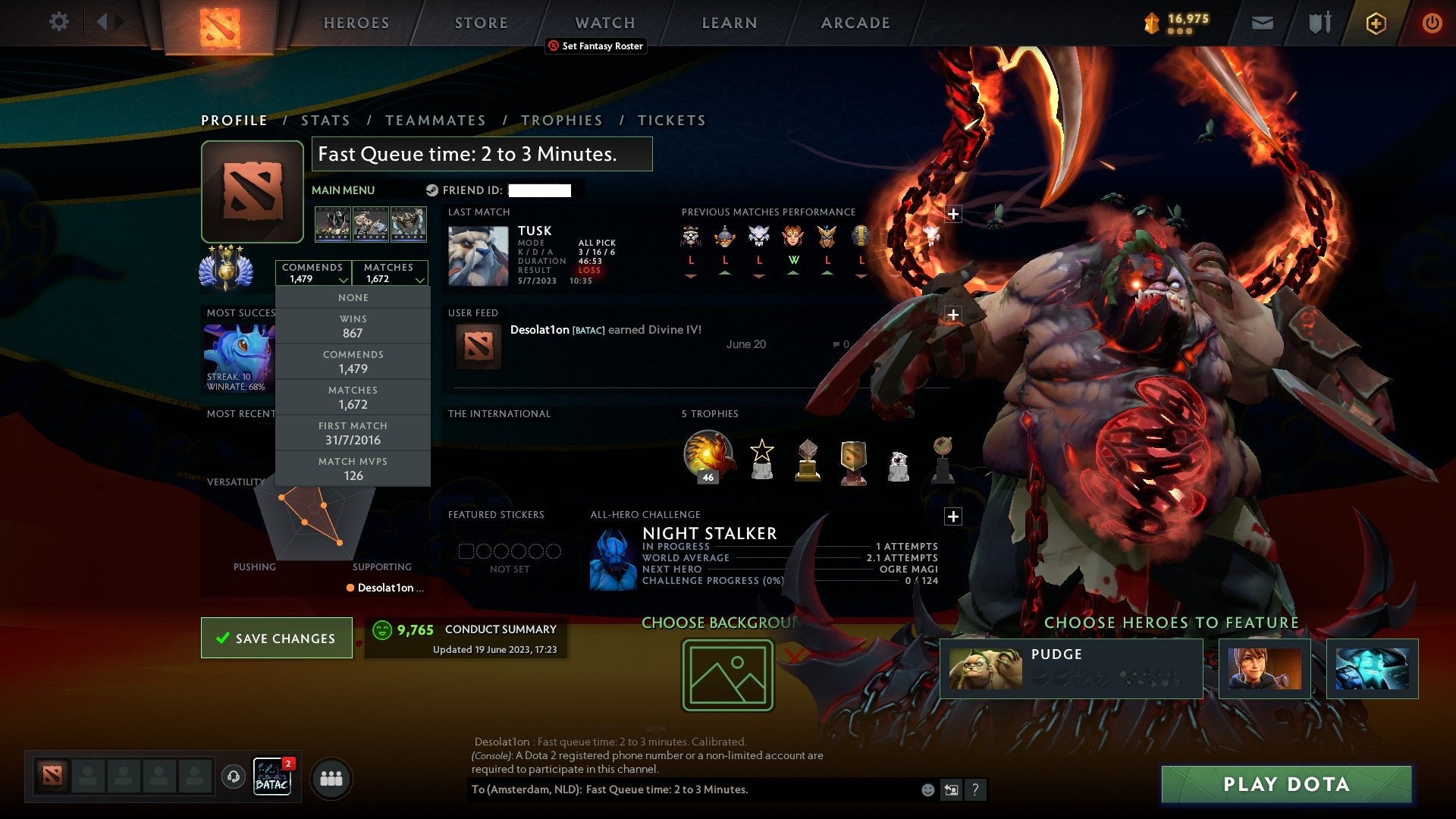Open the Dota Plus hexagon icon
Image resolution: width=1456 pixels, height=819 pixels.
pos(1374,23)
